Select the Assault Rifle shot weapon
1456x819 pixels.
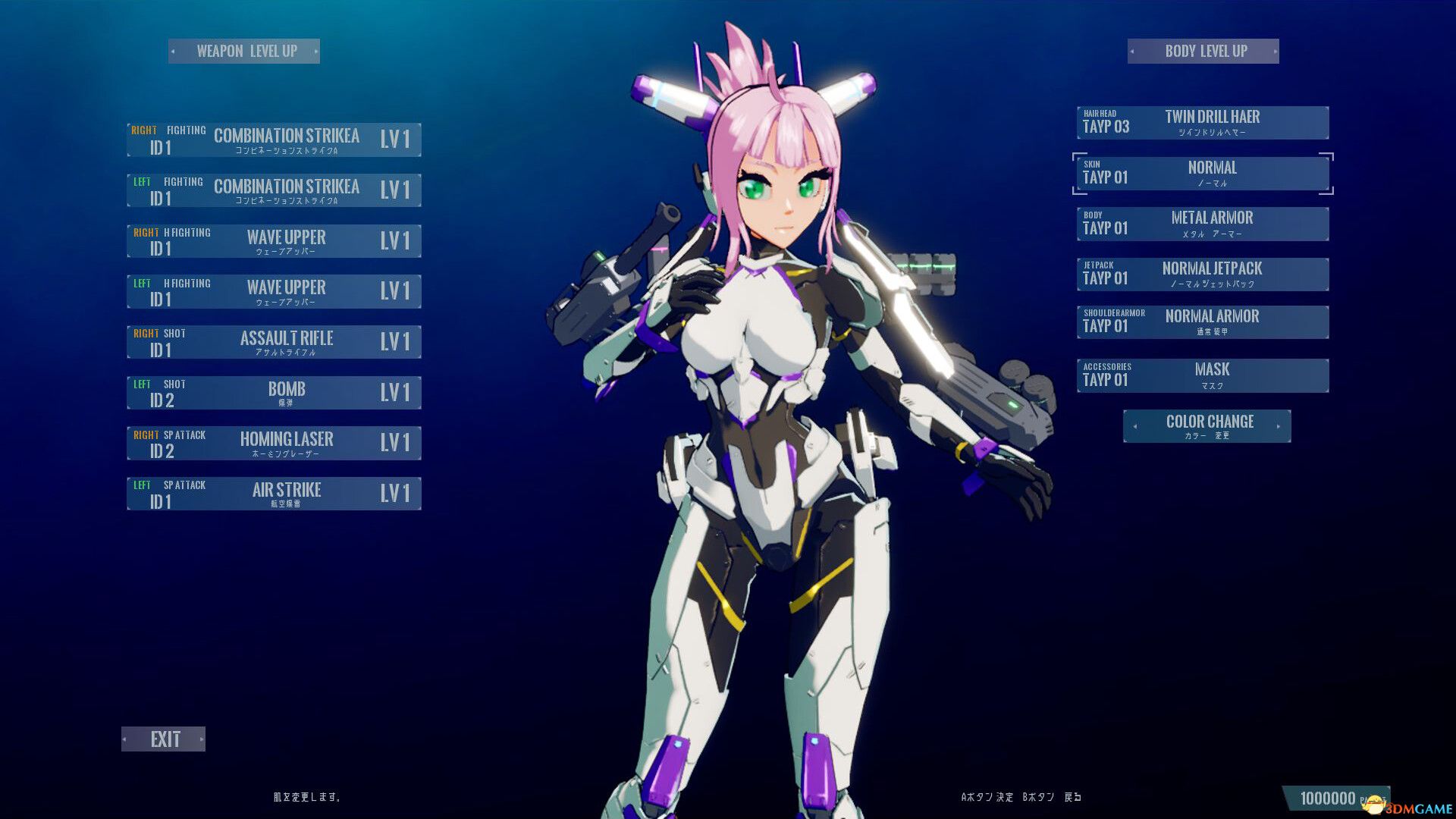point(273,341)
